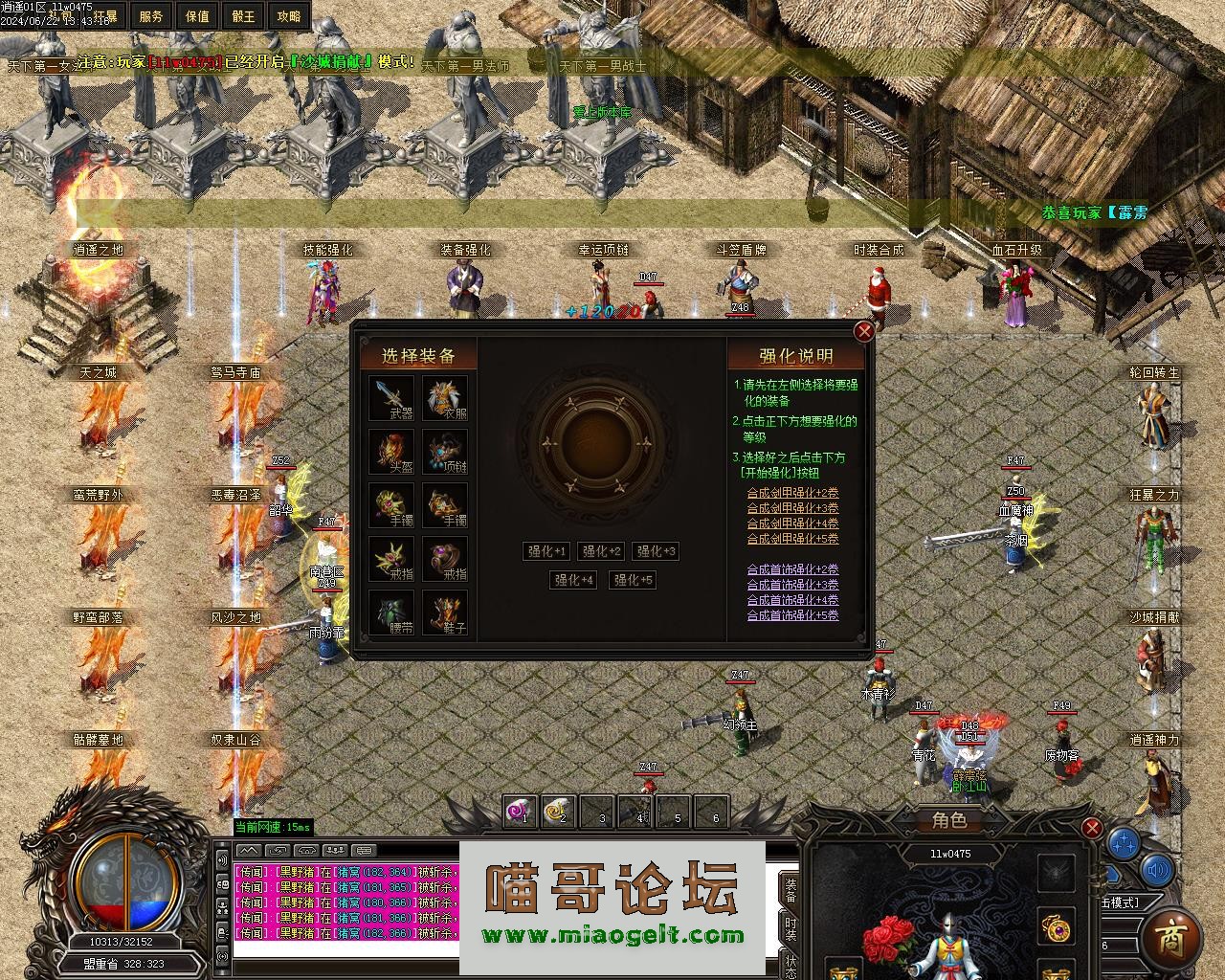Toggle the sound speaker button
Screen dimensions: 1225x980
coord(1158,870)
